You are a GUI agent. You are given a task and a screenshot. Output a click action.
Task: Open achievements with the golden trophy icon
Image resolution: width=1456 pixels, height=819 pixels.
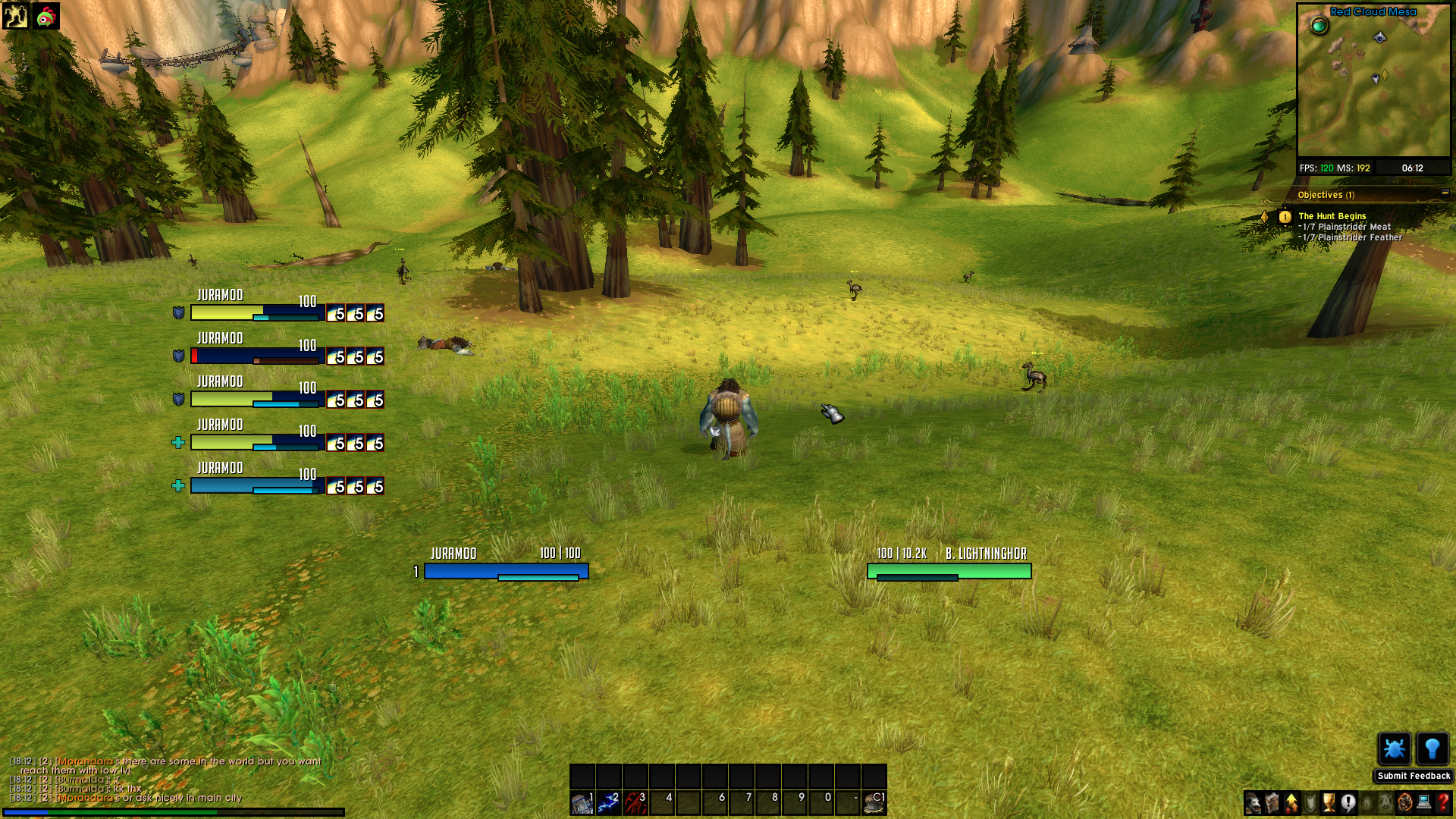coord(1329,802)
